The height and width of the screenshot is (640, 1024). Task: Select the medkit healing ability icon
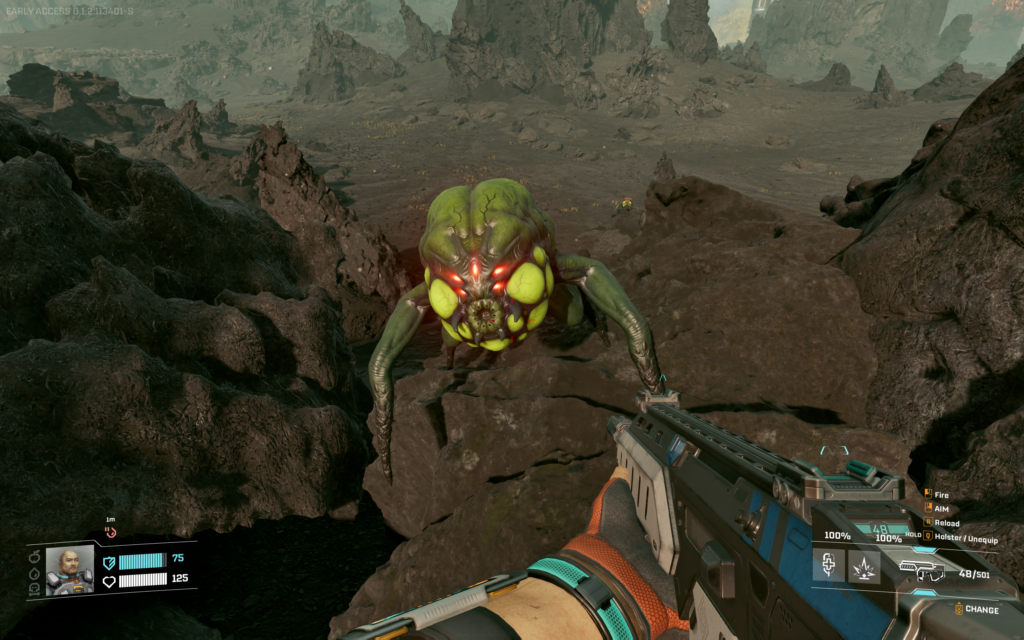(828, 567)
